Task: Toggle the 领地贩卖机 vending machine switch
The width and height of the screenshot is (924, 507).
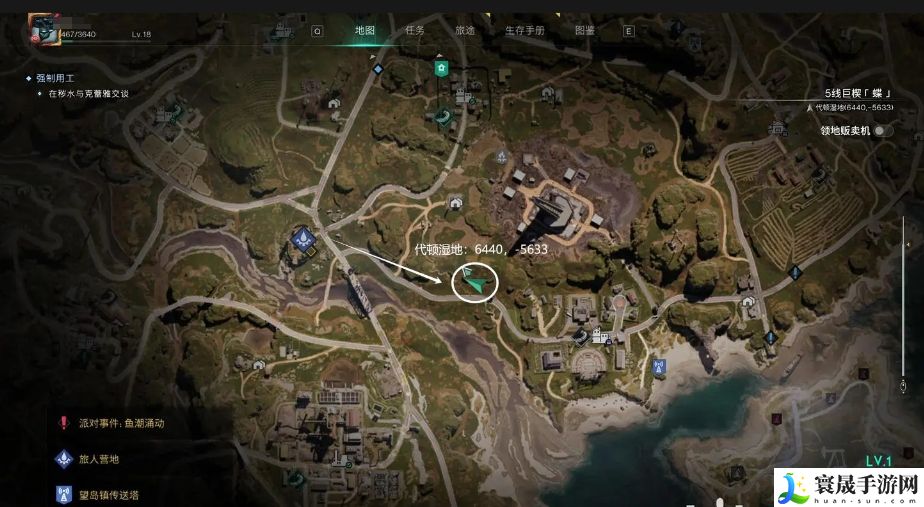Action: pos(882,130)
